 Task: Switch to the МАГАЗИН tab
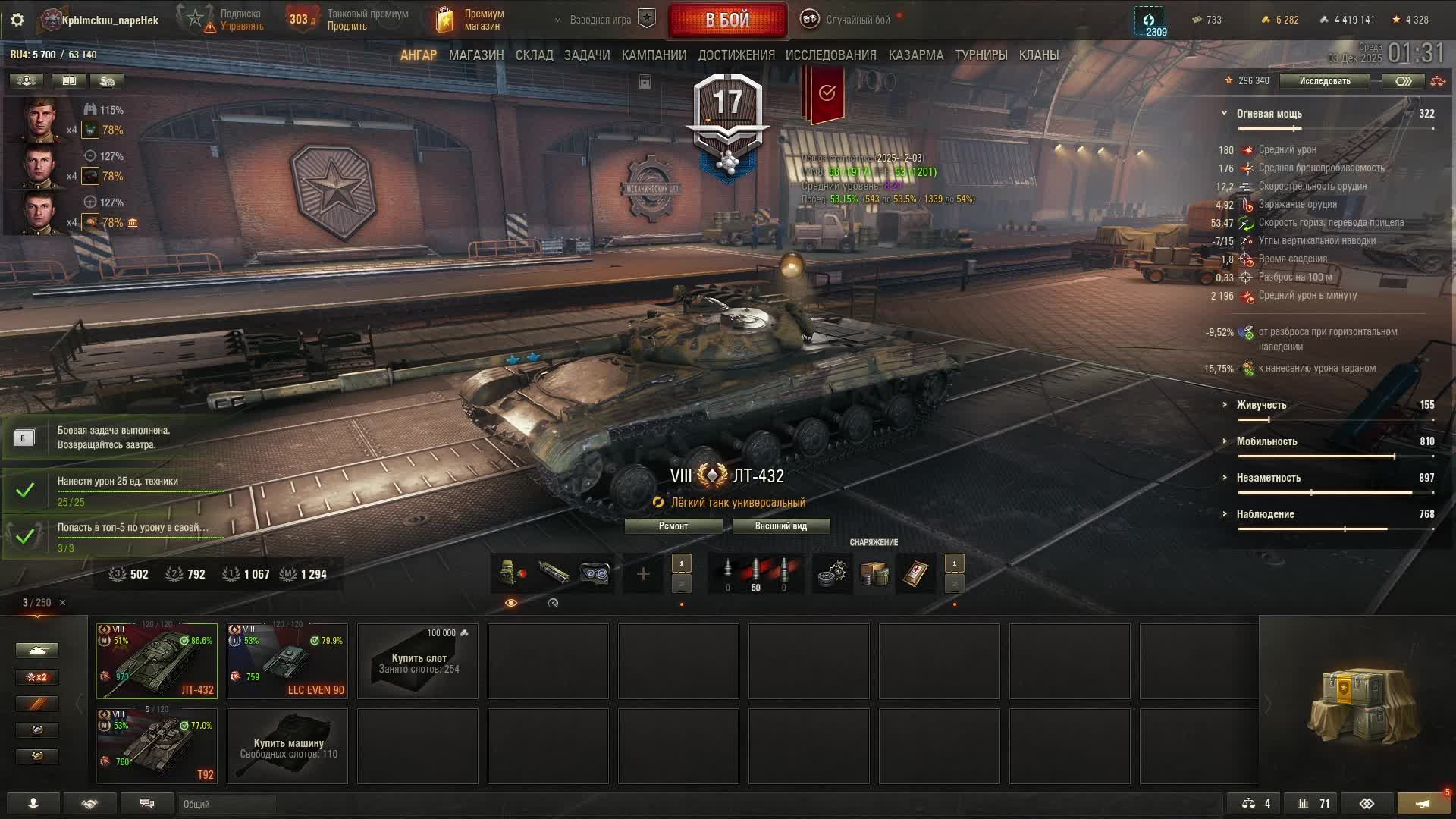pyautogui.click(x=475, y=55)
